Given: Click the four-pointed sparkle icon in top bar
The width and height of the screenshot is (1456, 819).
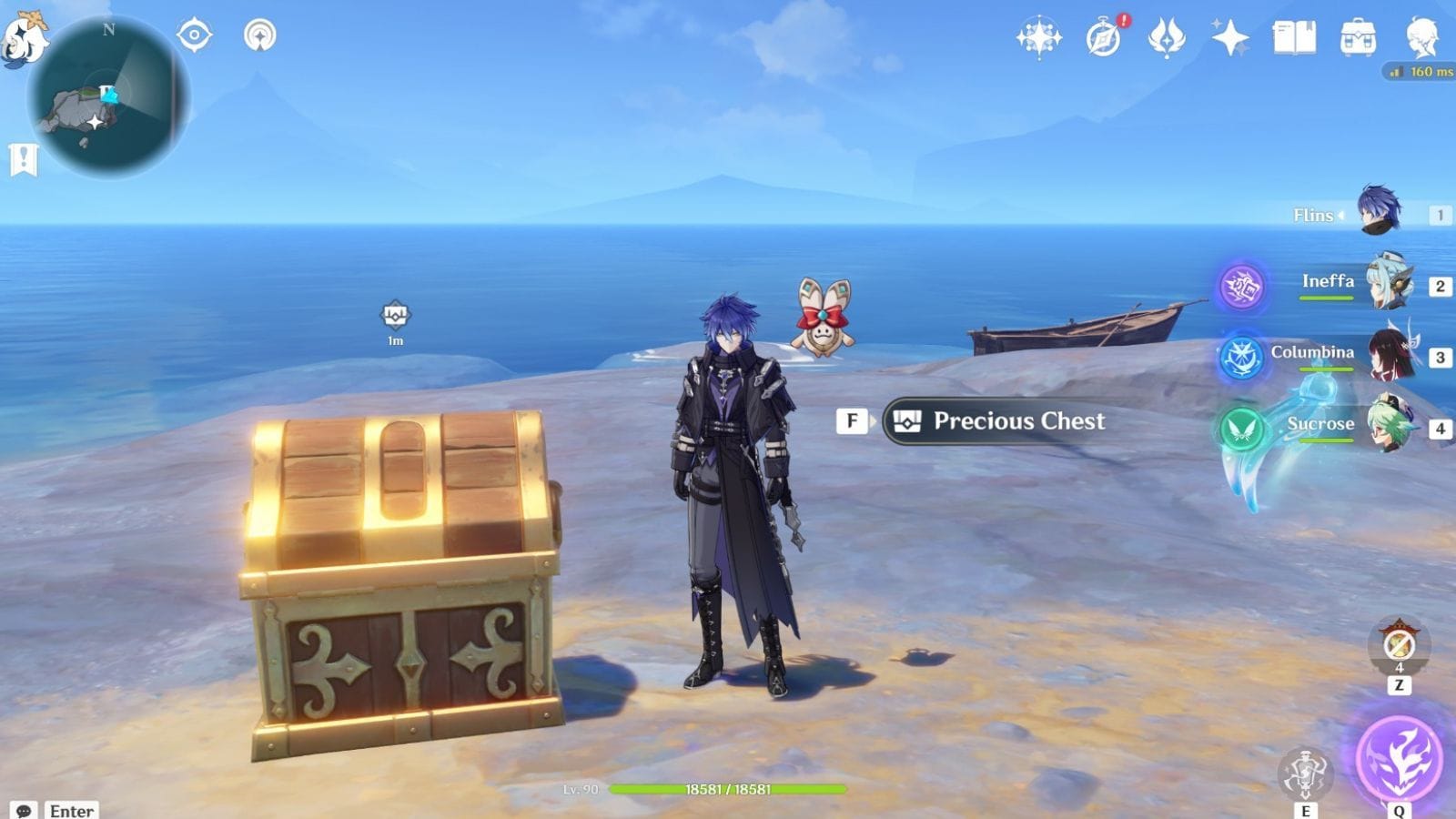Looking at the screenshot, I should point(1229,37).
